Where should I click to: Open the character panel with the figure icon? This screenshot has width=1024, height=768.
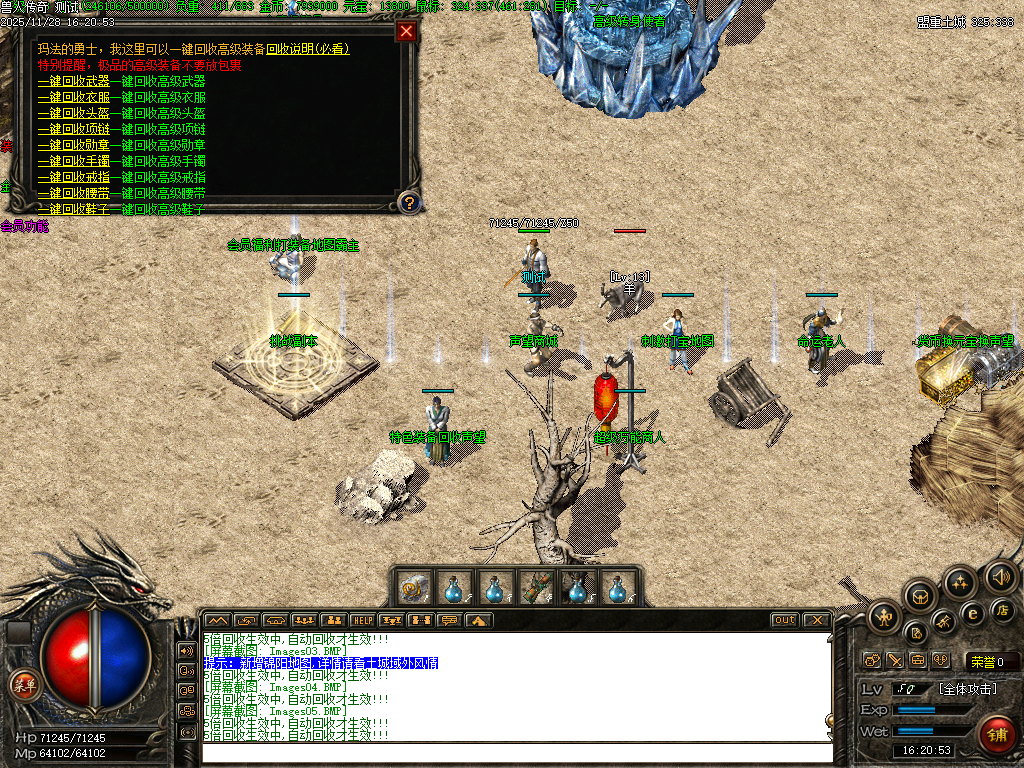(x=885, y=617)
